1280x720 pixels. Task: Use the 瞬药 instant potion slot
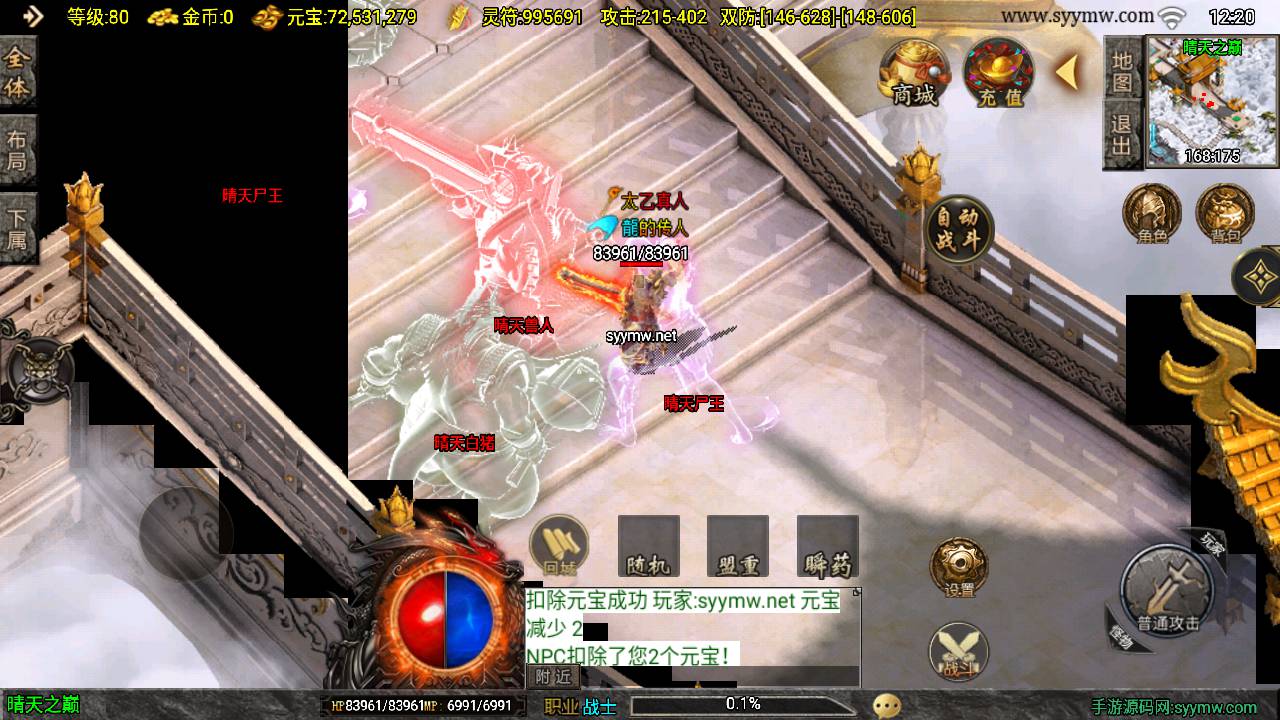coord(828,547)
